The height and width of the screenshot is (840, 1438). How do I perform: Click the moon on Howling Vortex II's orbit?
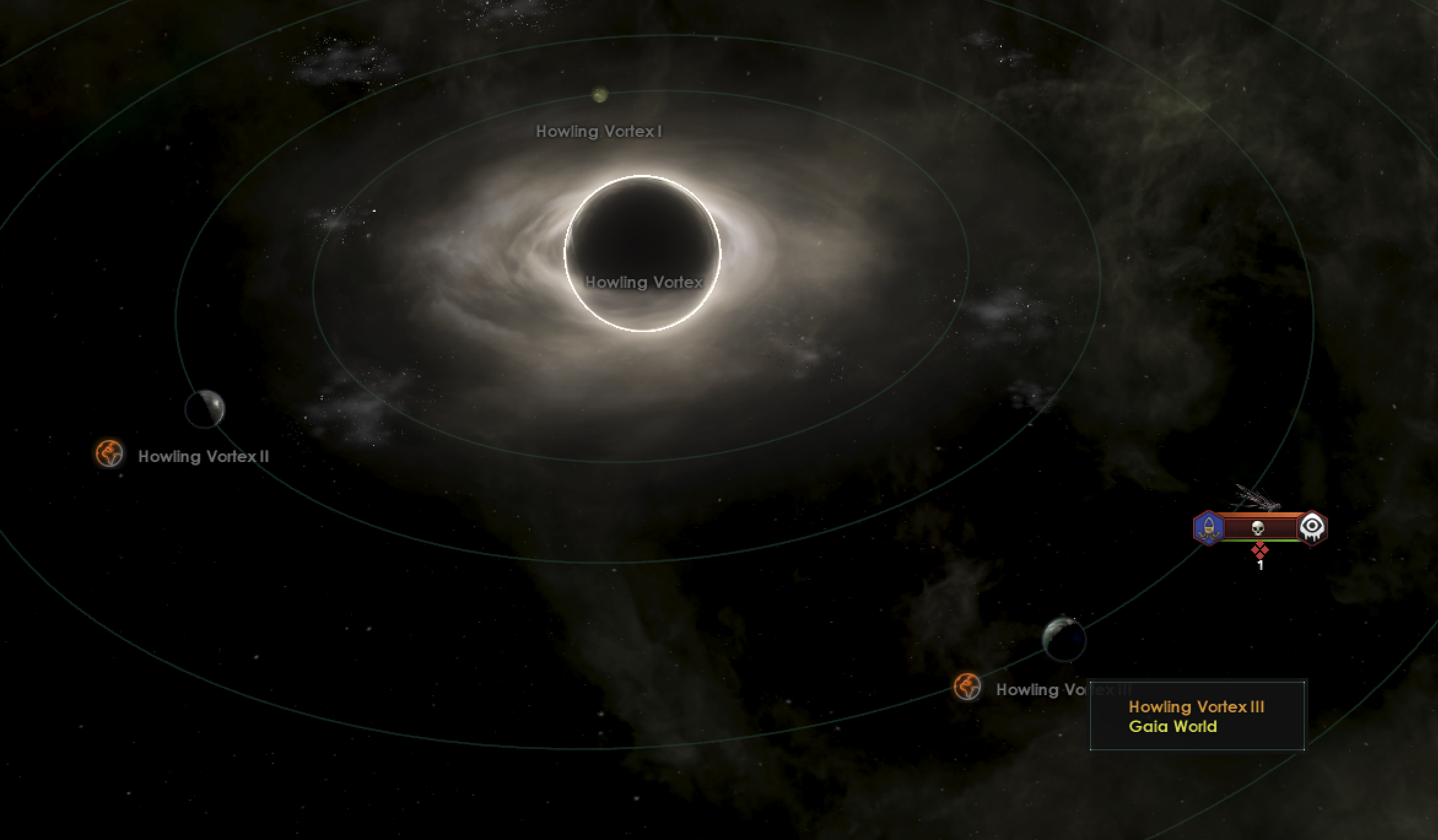pos(206,407)
